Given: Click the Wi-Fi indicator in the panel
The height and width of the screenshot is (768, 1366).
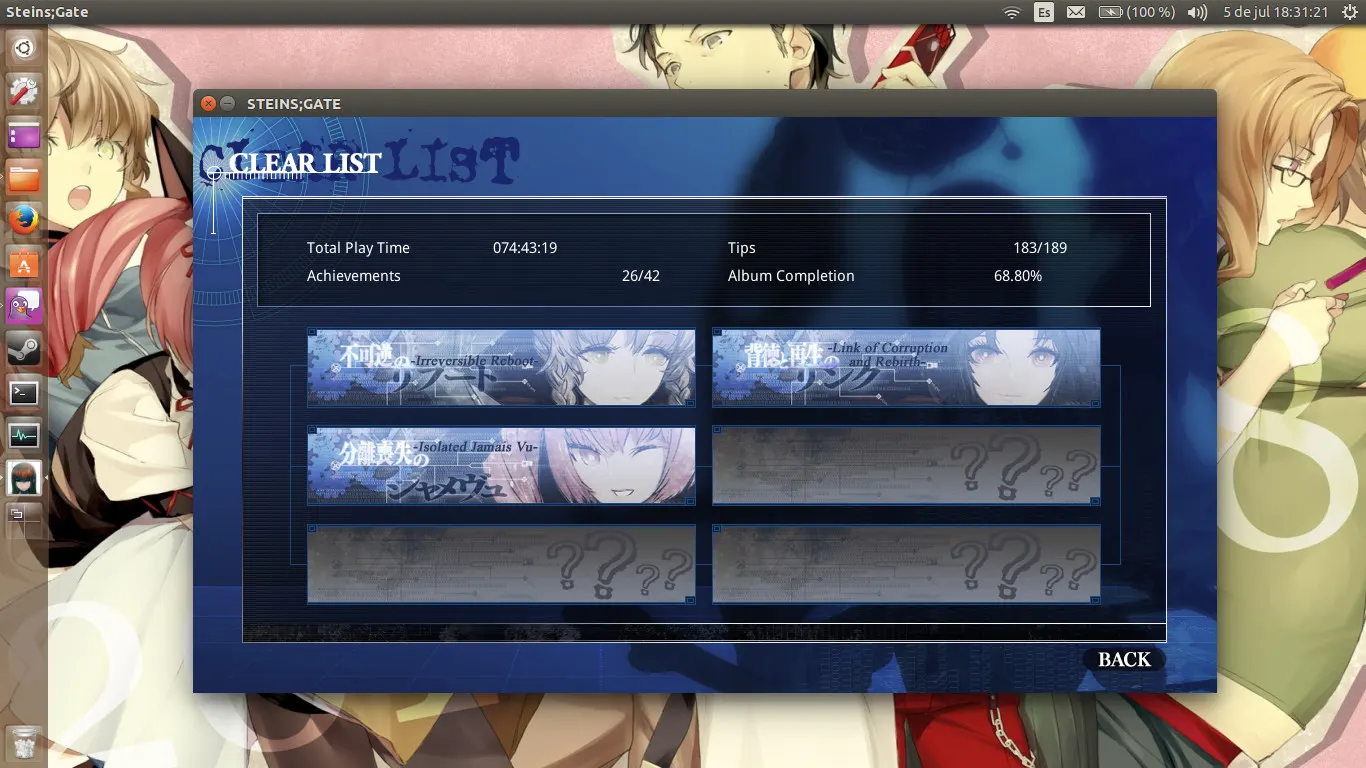Looking at the screenshot, I should click(1012, 12).
